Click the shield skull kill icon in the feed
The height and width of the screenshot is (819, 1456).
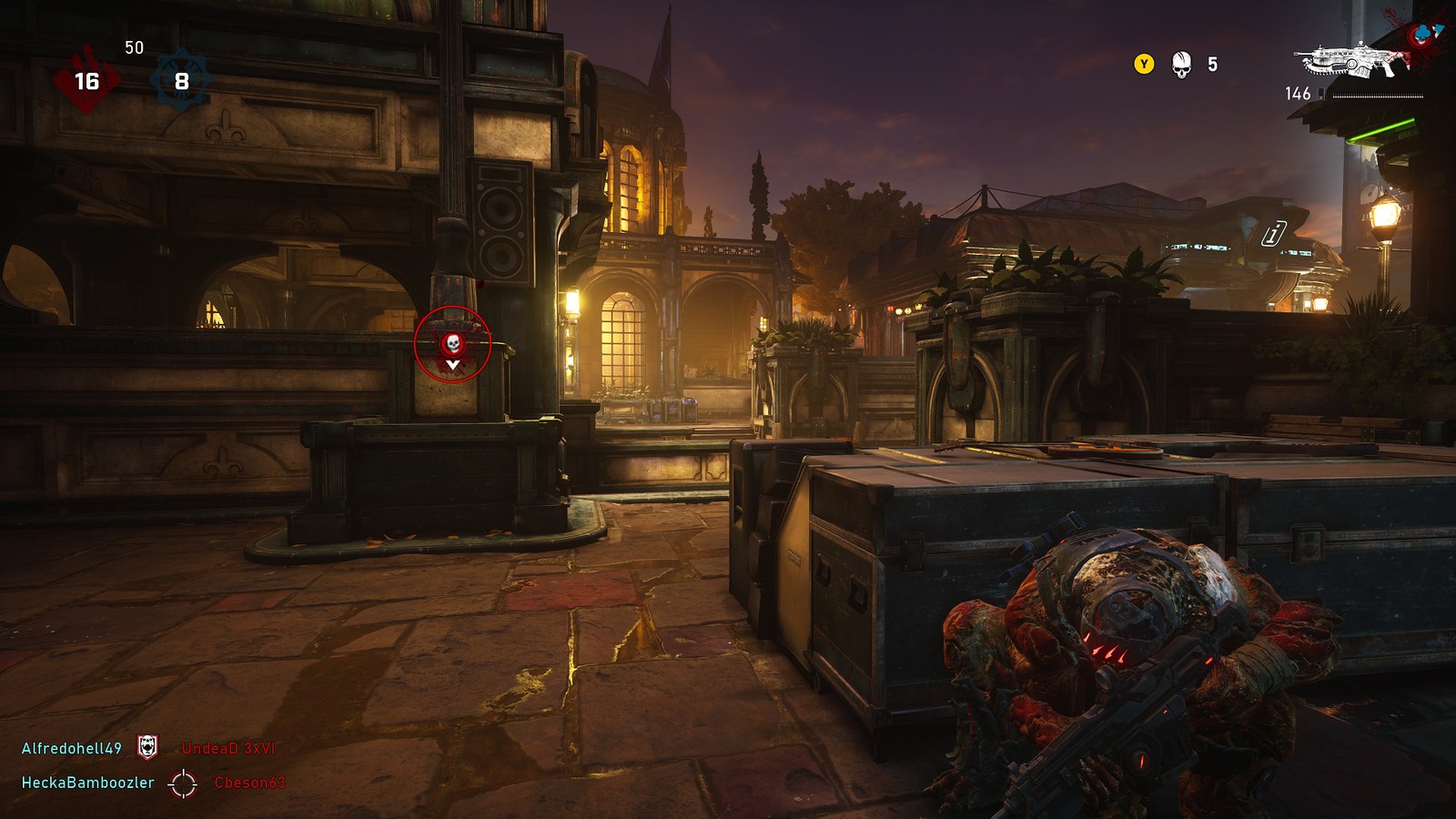pos(147,747)
